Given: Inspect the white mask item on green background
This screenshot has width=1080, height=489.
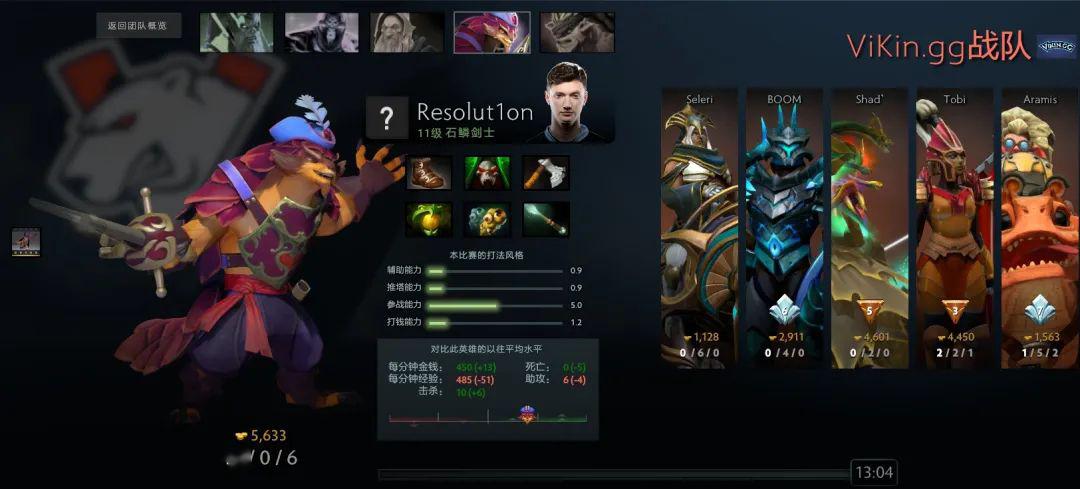Looking at the screenshot, I should [x=487, y=173].
